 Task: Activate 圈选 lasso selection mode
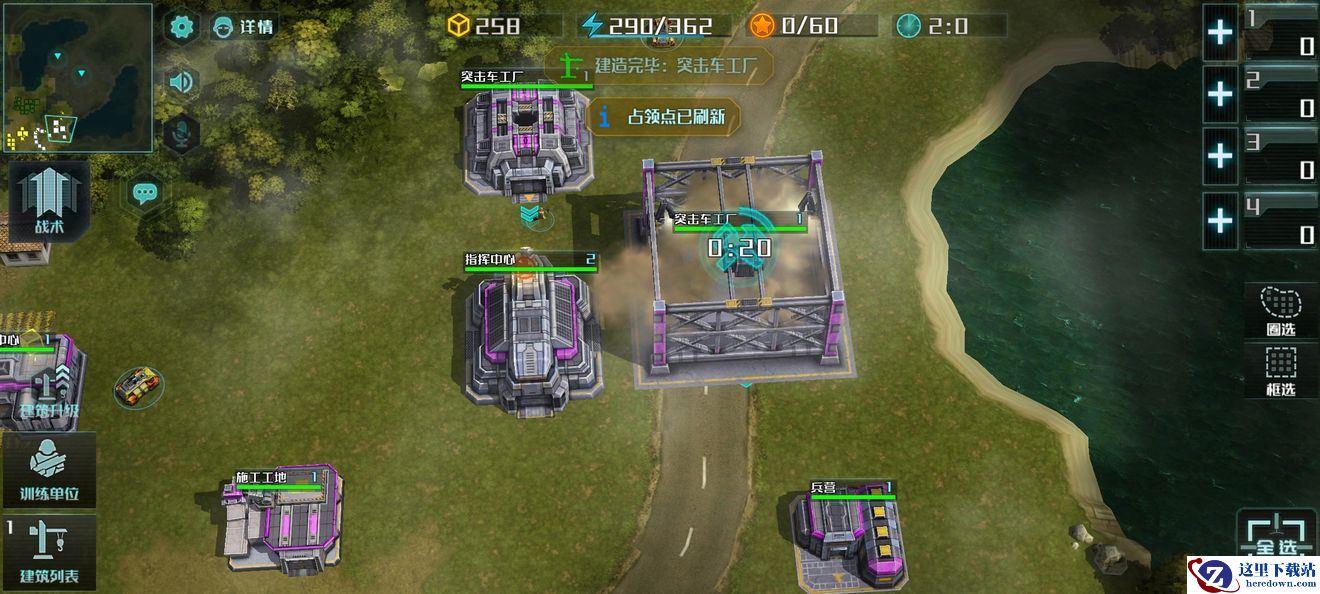[1281, 311]
